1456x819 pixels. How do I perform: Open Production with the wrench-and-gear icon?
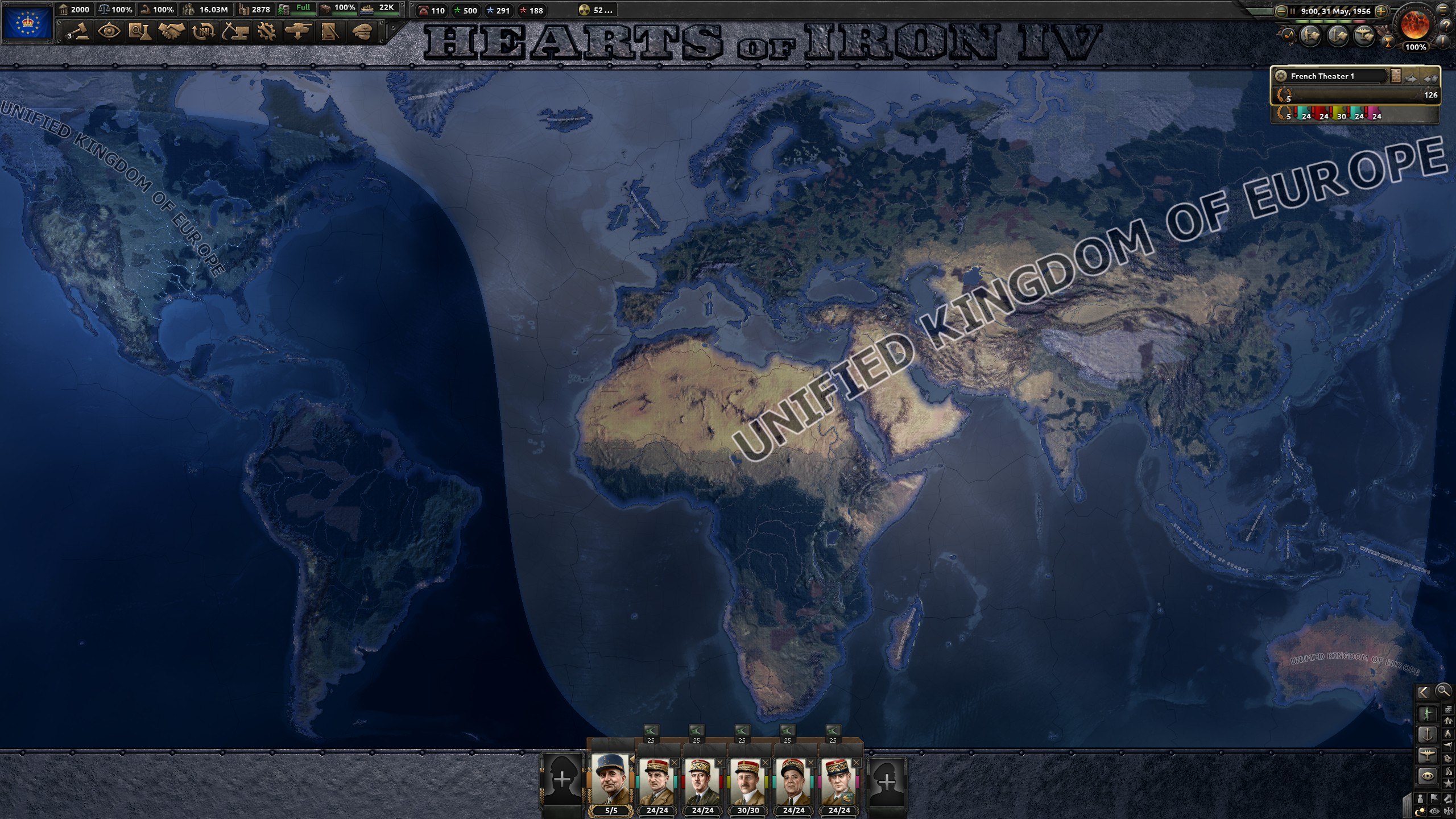[266, 31]
